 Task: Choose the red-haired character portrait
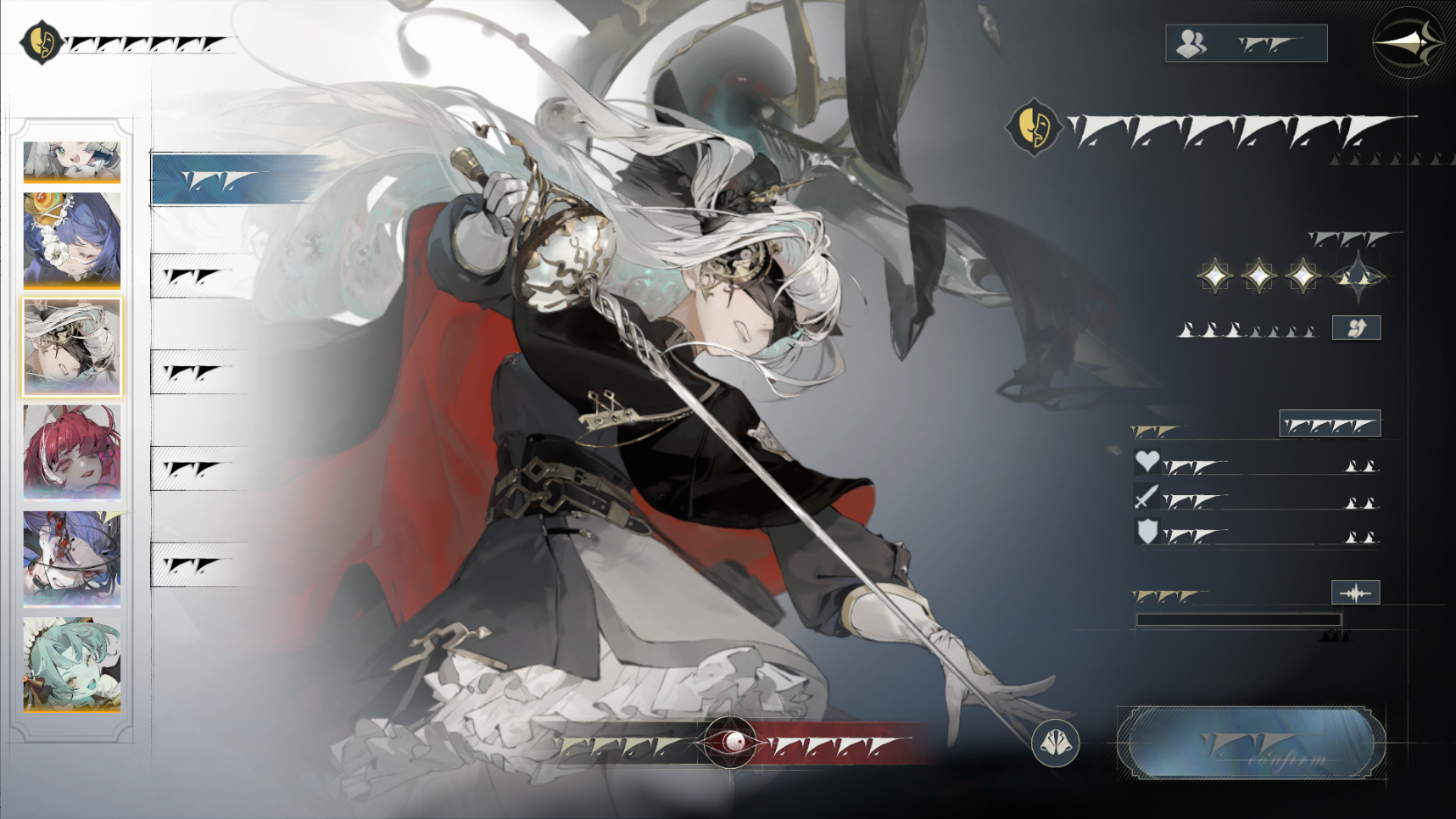click(72, 451)
